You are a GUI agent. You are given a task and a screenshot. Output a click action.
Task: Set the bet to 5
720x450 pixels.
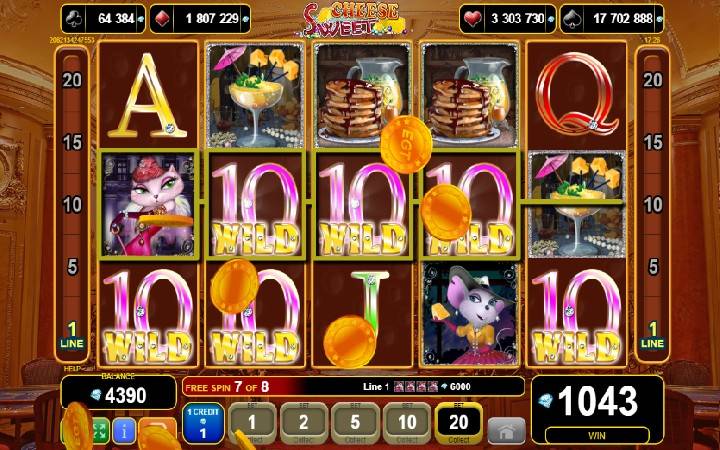point(355,424)
